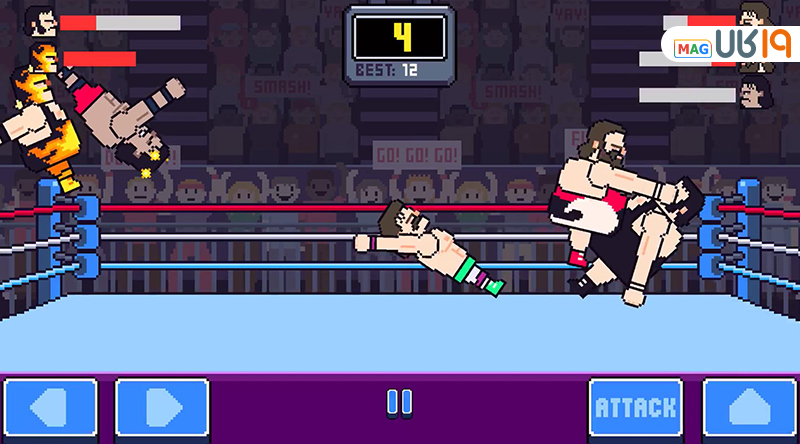Tap the right arrow move button

(x=162, y=409)
